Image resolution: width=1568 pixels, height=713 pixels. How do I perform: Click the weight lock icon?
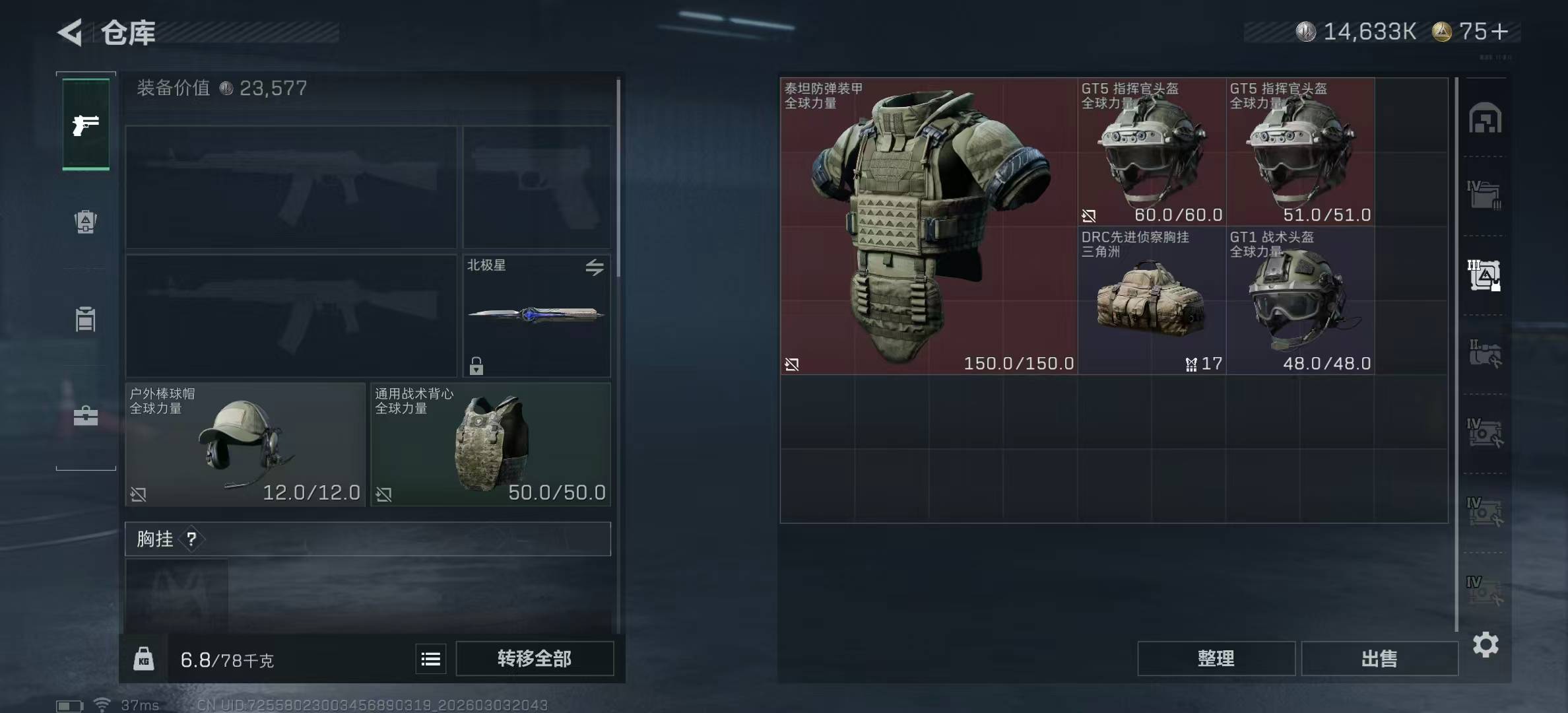pyautogui.click(x=144, y=659)
